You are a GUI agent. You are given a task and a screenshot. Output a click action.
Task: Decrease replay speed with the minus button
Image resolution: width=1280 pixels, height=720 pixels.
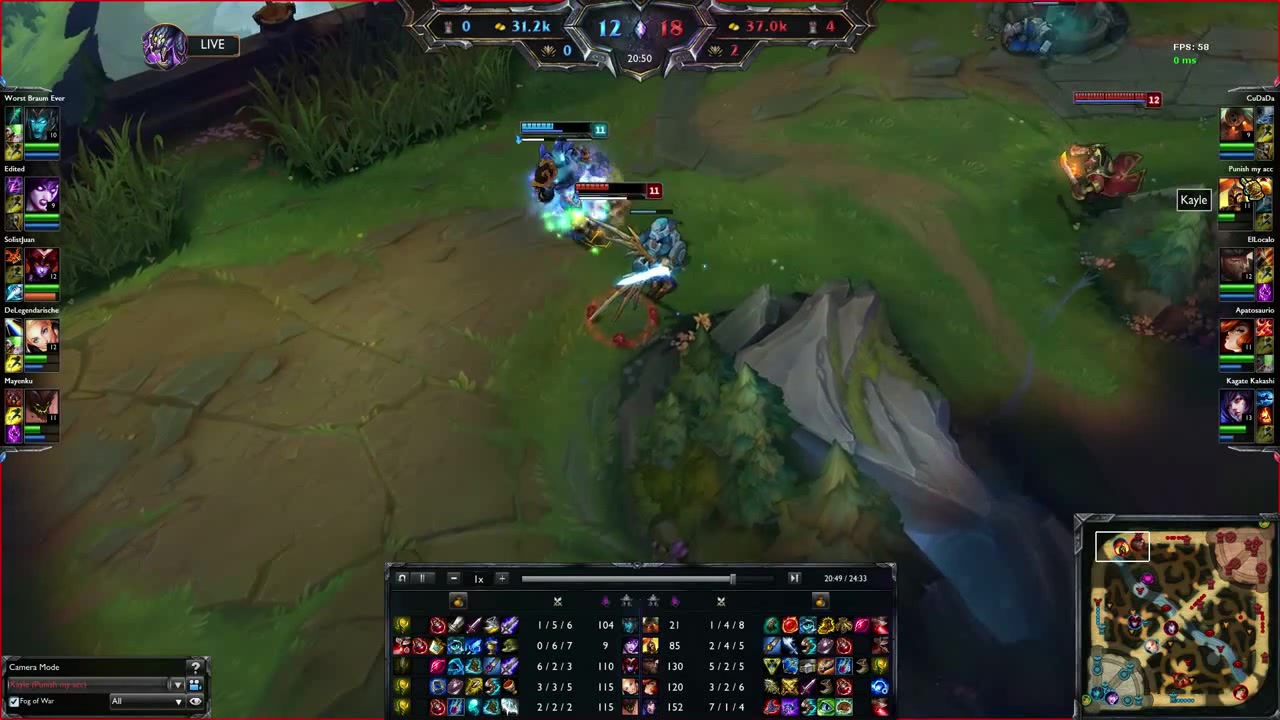(453, 578)
